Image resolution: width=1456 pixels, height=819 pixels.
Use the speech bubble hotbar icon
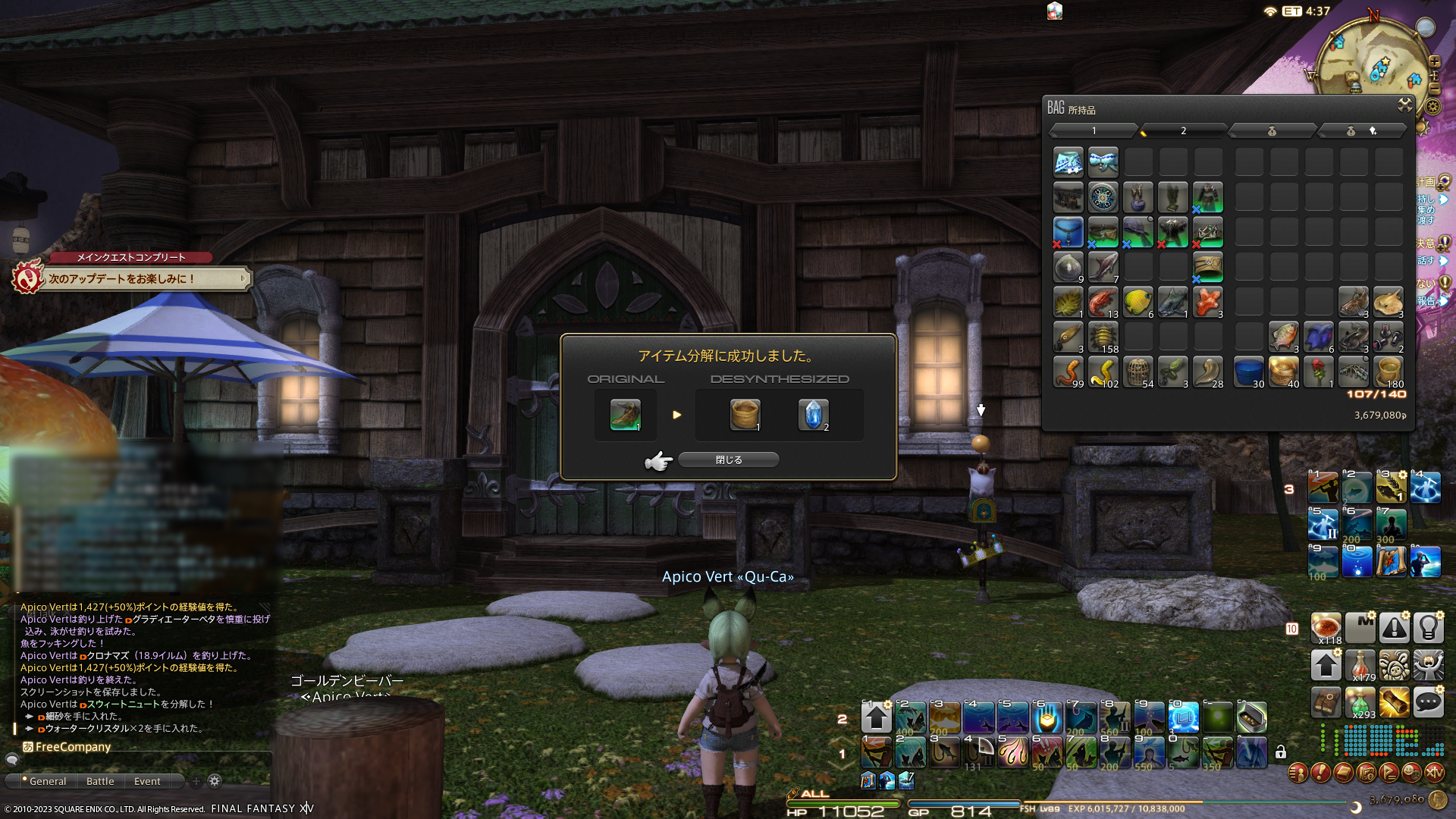[x=1428, y=703]
